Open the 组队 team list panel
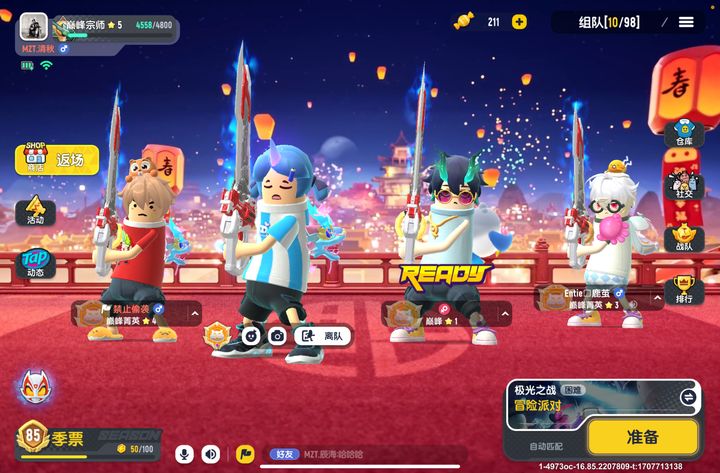Screen dimensions: 720x473 point(612,22)
